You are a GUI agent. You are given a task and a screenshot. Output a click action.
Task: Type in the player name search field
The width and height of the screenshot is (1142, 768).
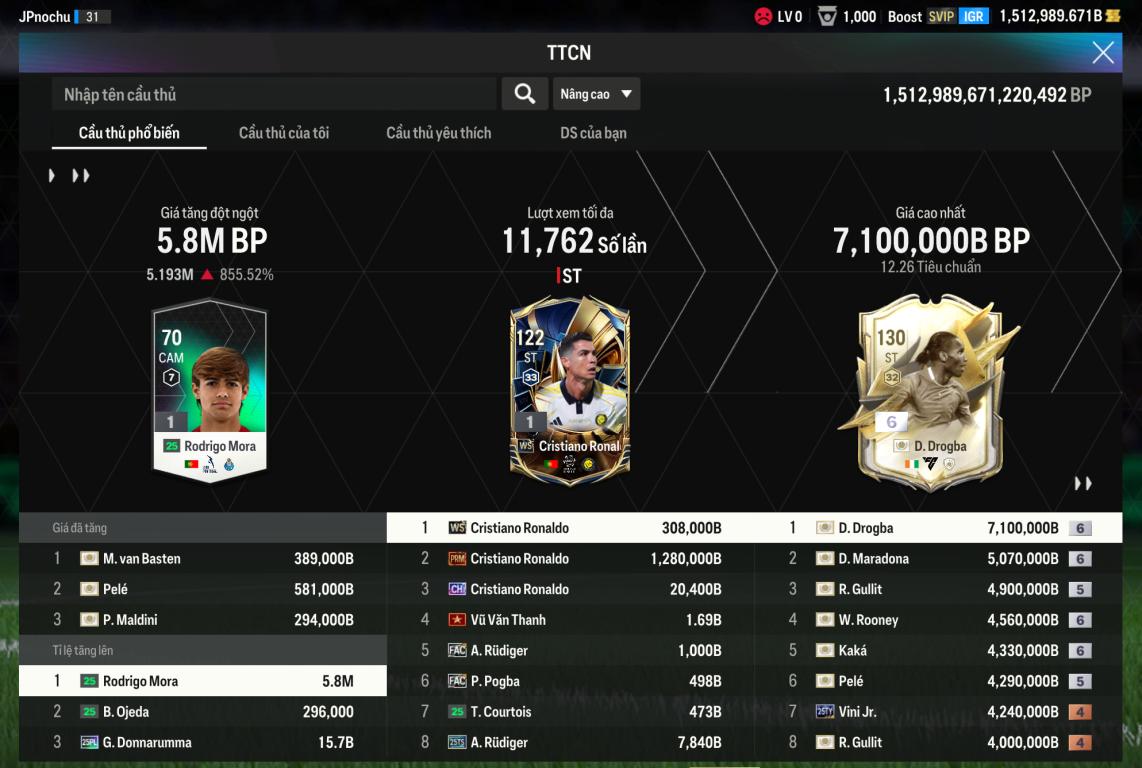[x=274, y=94]
